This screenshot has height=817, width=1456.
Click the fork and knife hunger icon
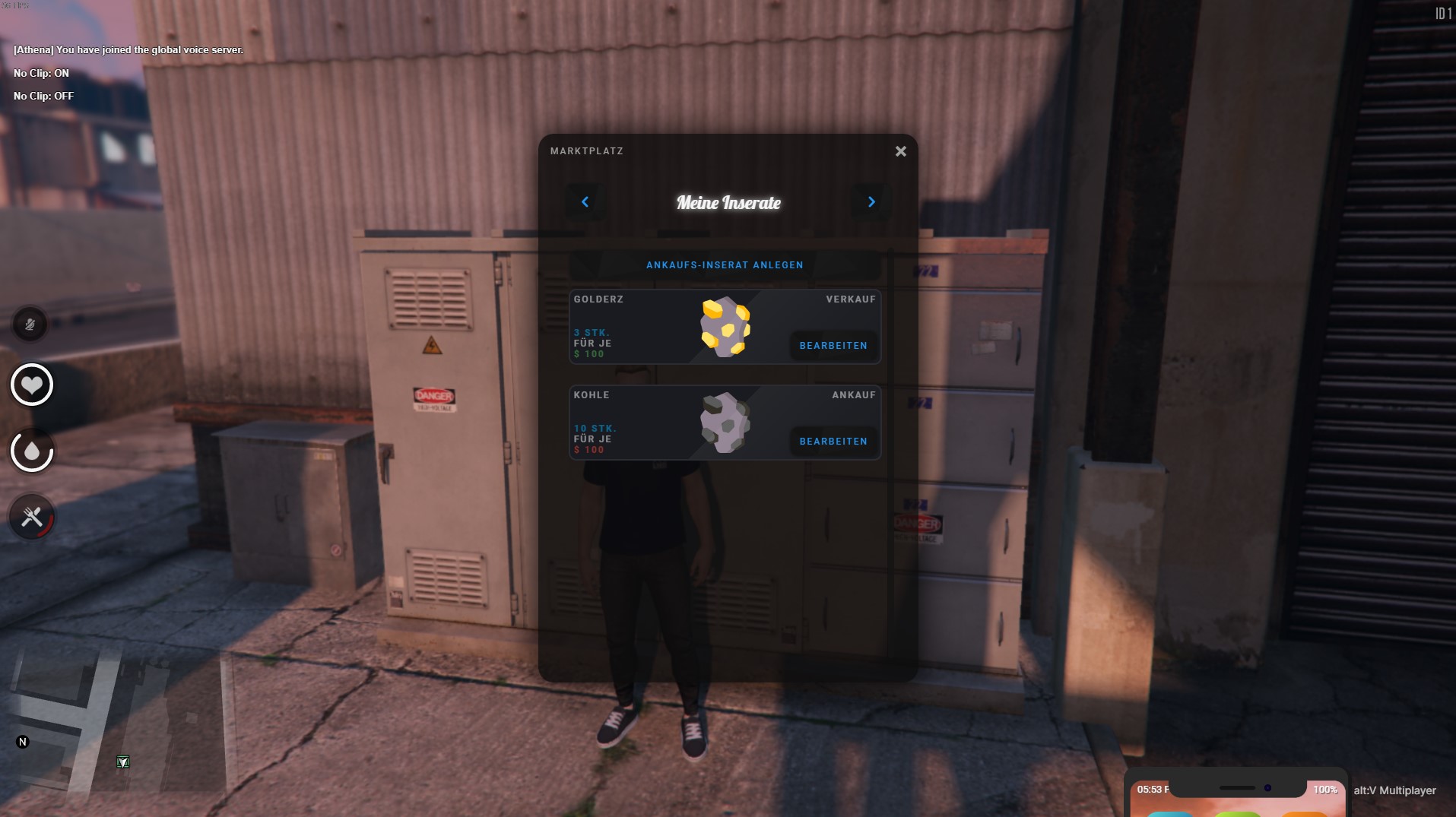tap(31, 518)
